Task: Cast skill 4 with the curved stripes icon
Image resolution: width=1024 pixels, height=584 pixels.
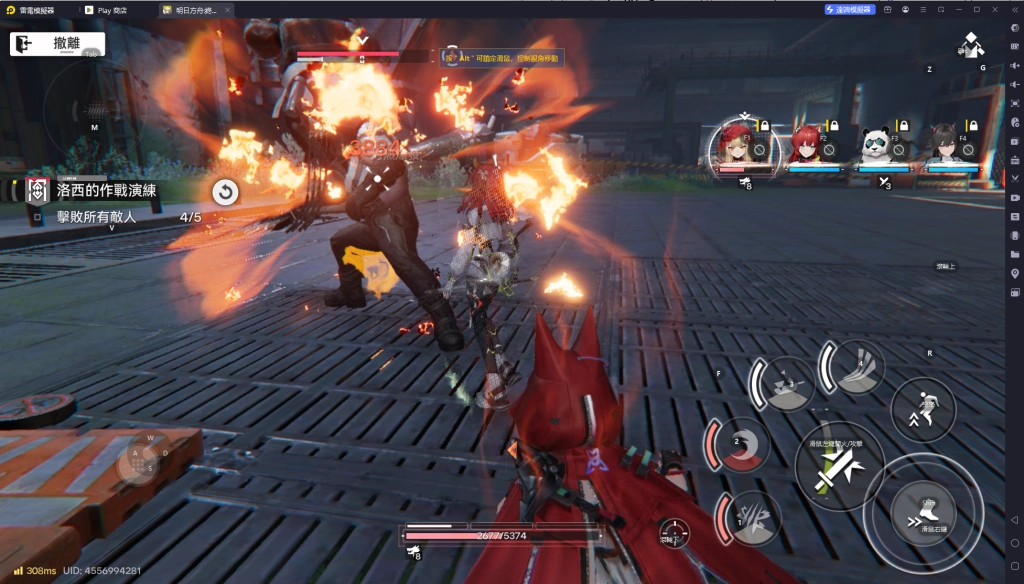Action: [855, 367]
